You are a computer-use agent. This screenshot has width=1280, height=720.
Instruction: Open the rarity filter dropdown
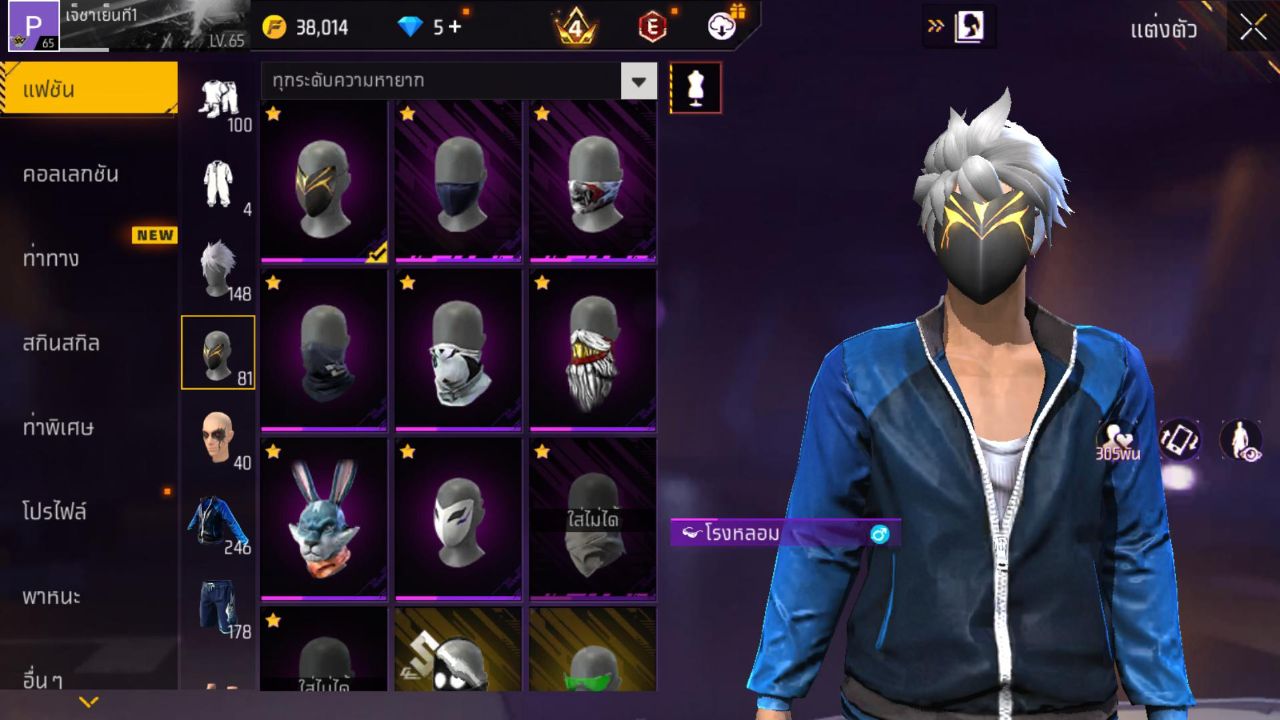tap(639, 82)
